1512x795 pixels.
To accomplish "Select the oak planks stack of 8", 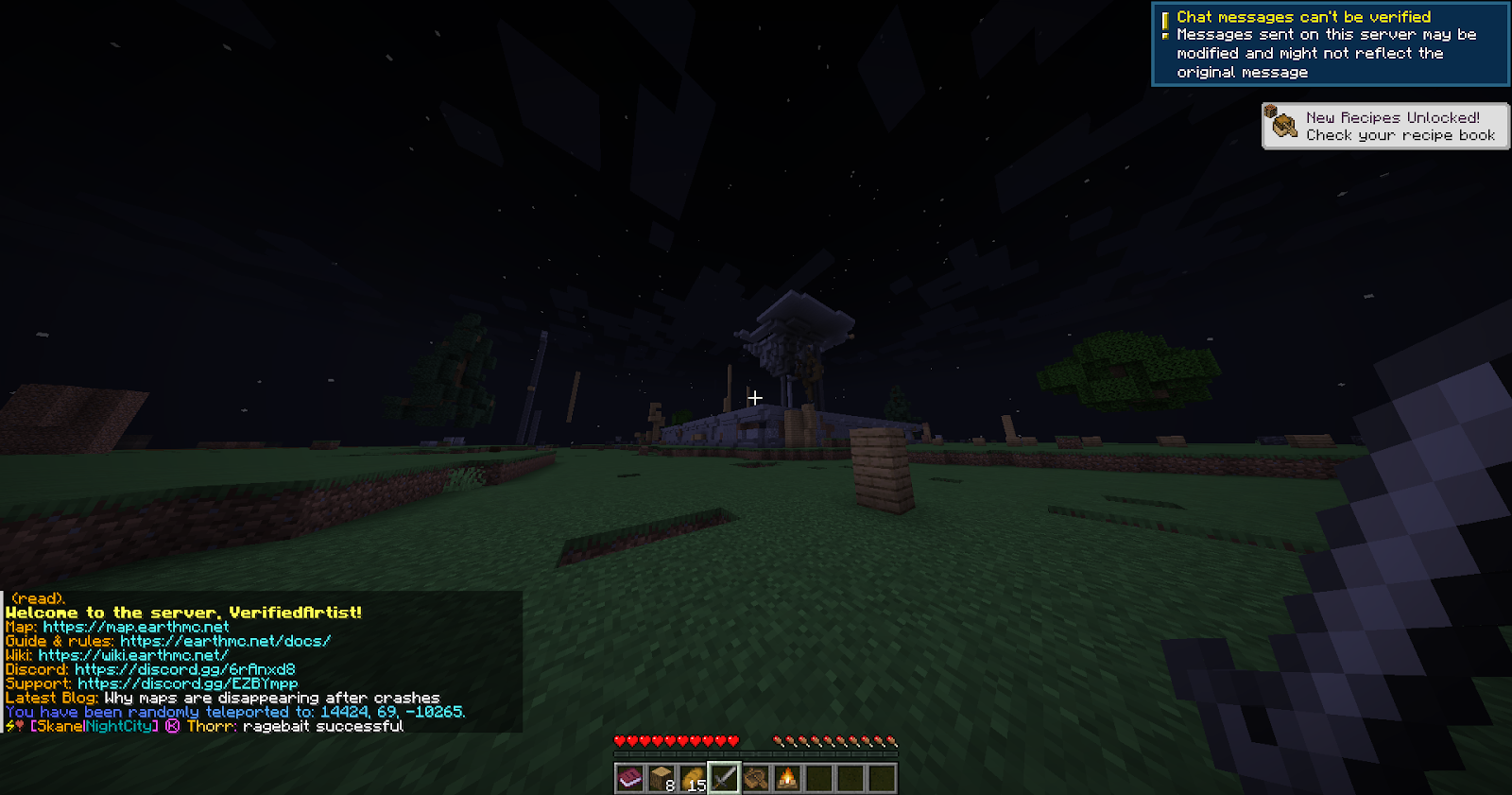I will point(661,778).
